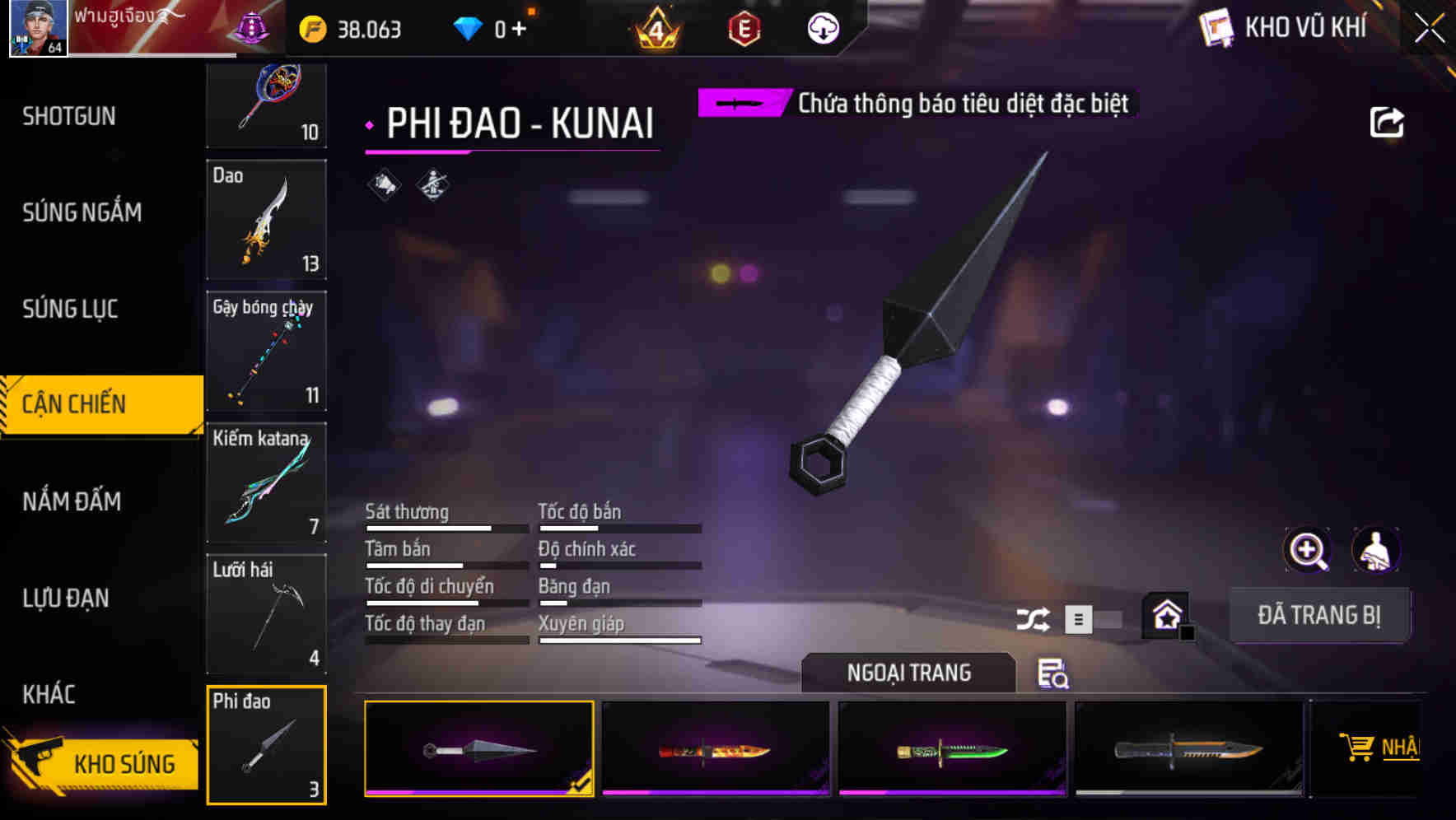Open the Kiếm katana item in the sidebar
The image size is (1456, 820).
266,482
